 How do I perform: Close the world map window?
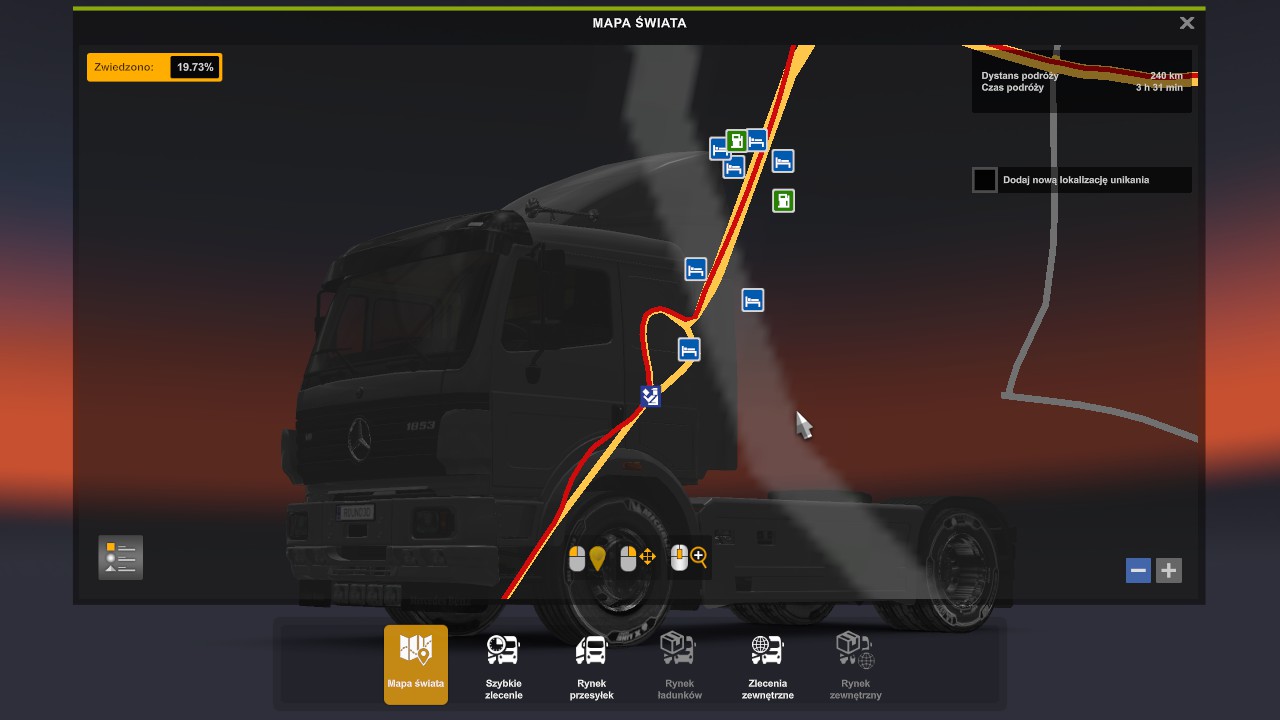[1186, 23]
